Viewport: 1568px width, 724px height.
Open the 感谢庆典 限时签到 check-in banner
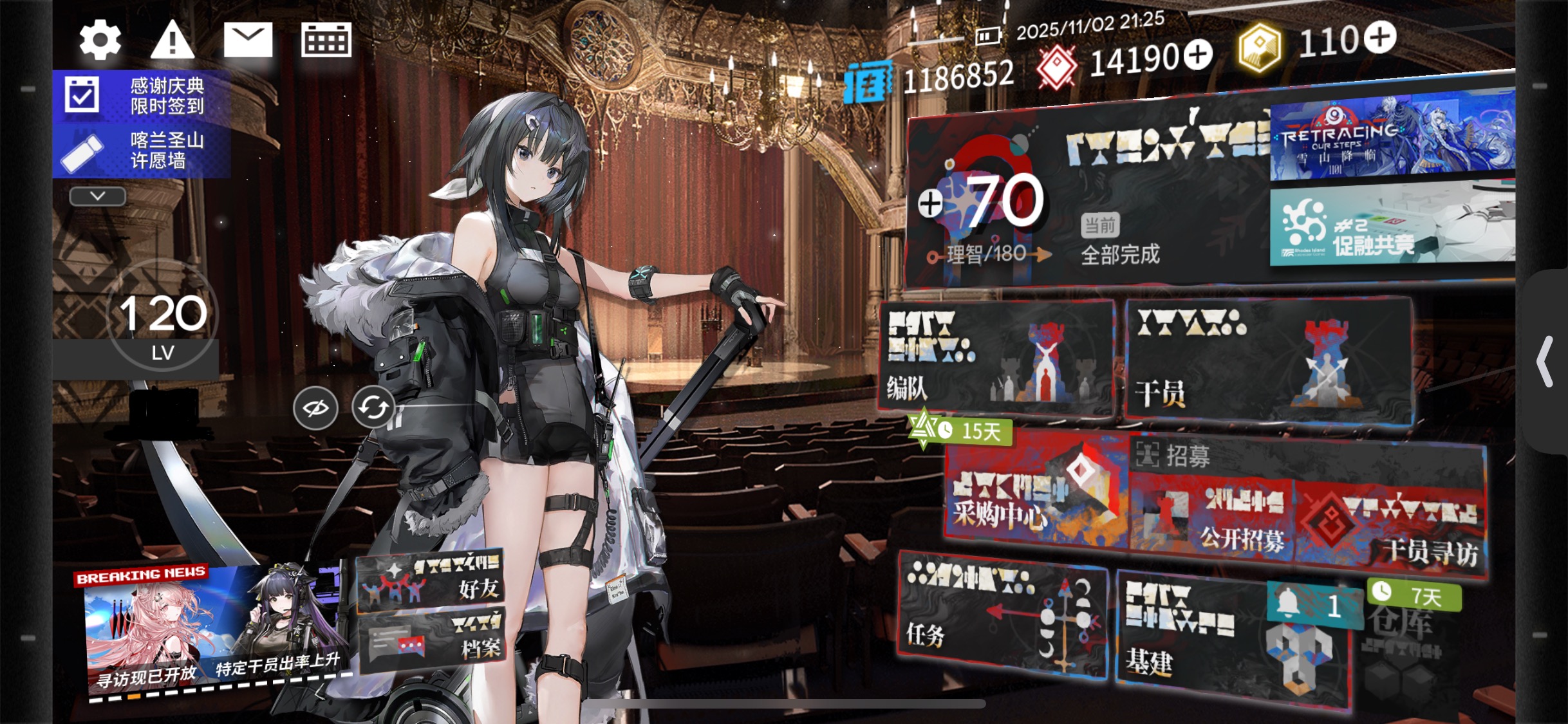[x=142, y=96]
